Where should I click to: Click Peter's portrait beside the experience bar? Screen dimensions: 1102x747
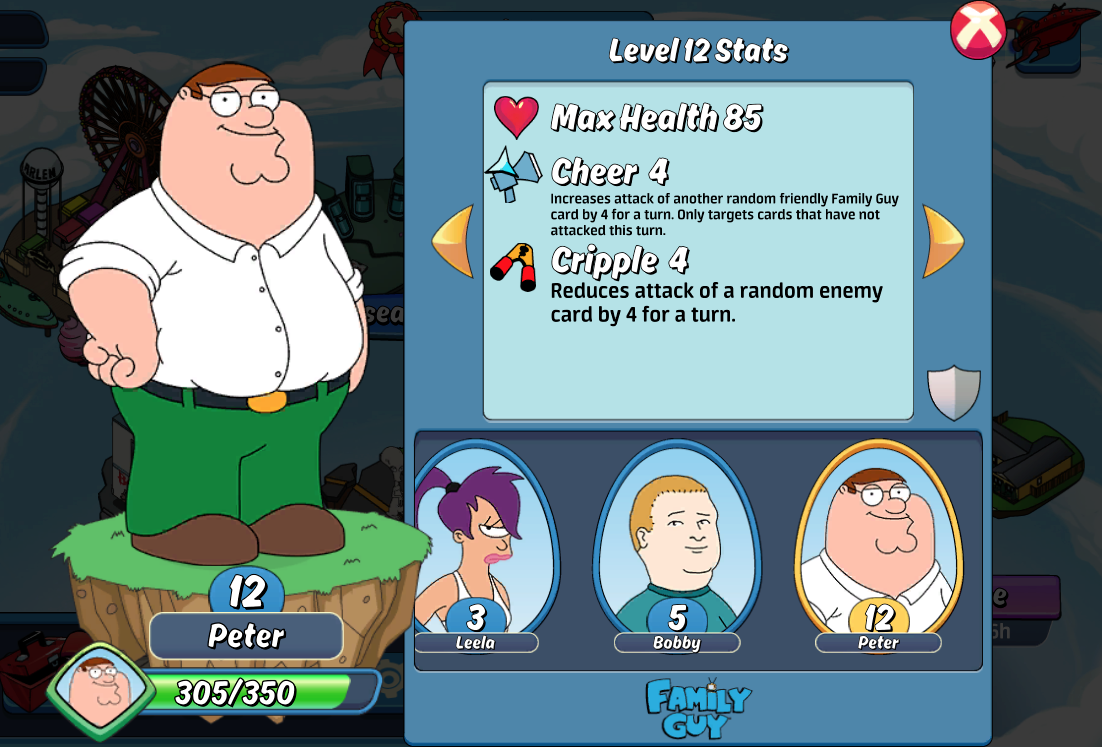coord(98,691)
